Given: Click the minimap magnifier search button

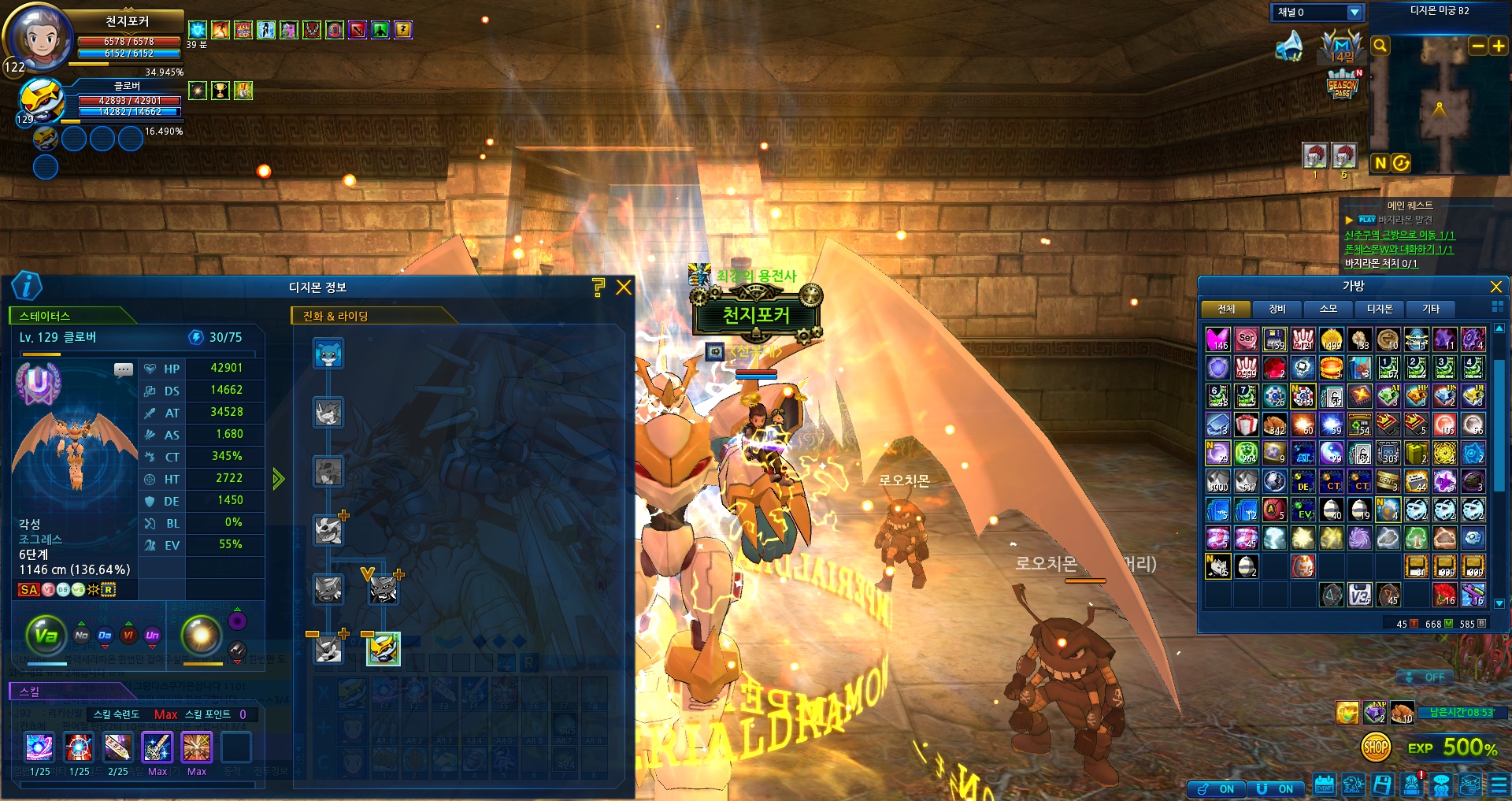Looking at the screenshot, I should coord(1380,46).
